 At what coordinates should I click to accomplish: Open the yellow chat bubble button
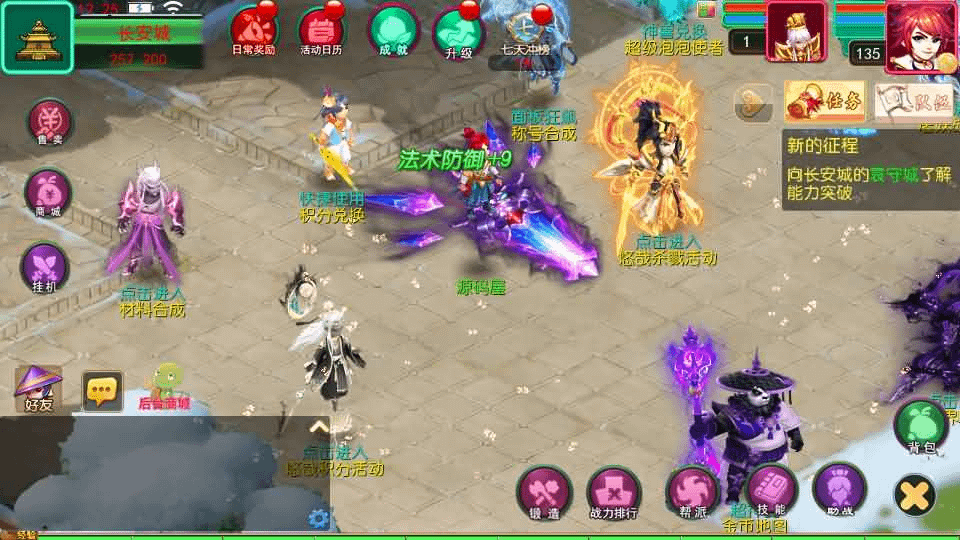point(102,390)
